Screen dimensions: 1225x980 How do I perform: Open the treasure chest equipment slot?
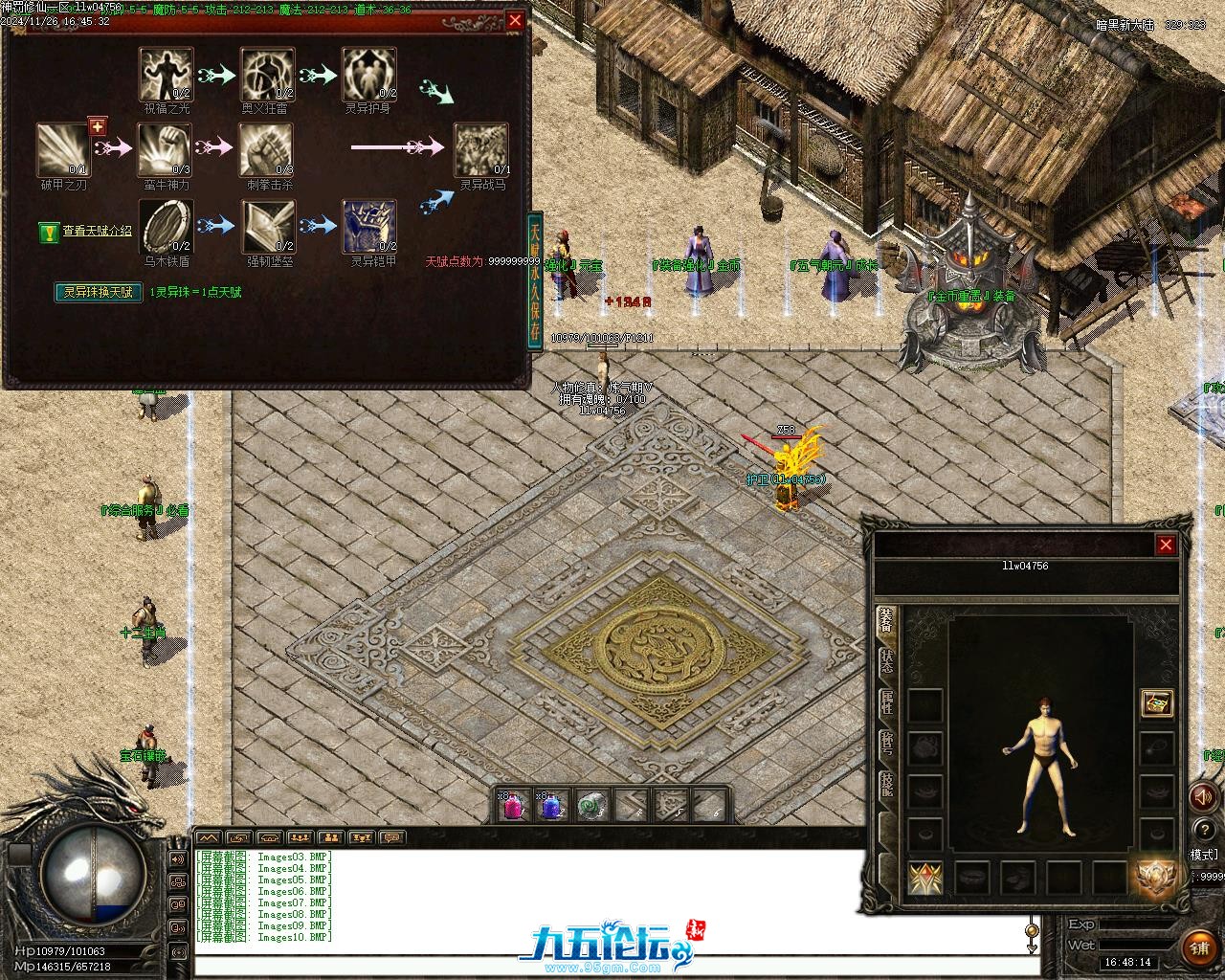click(1157, 703)
